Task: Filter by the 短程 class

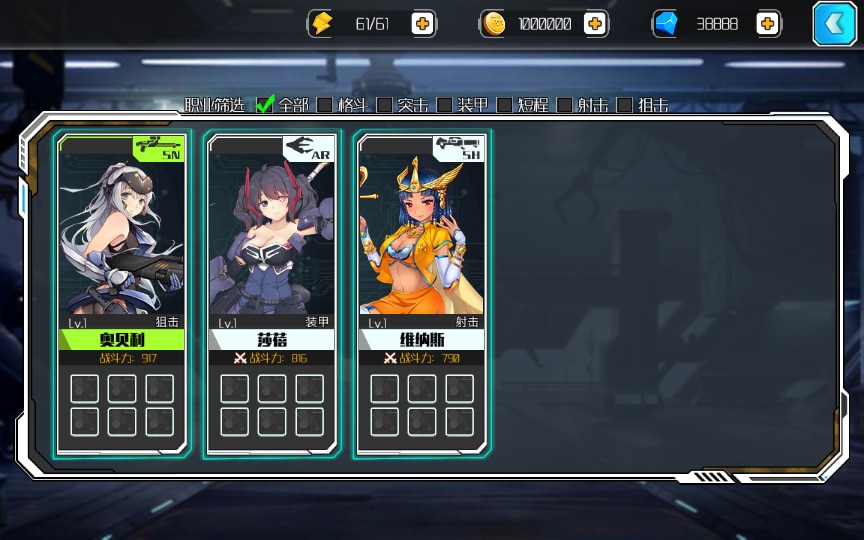Action: point(505,104)
